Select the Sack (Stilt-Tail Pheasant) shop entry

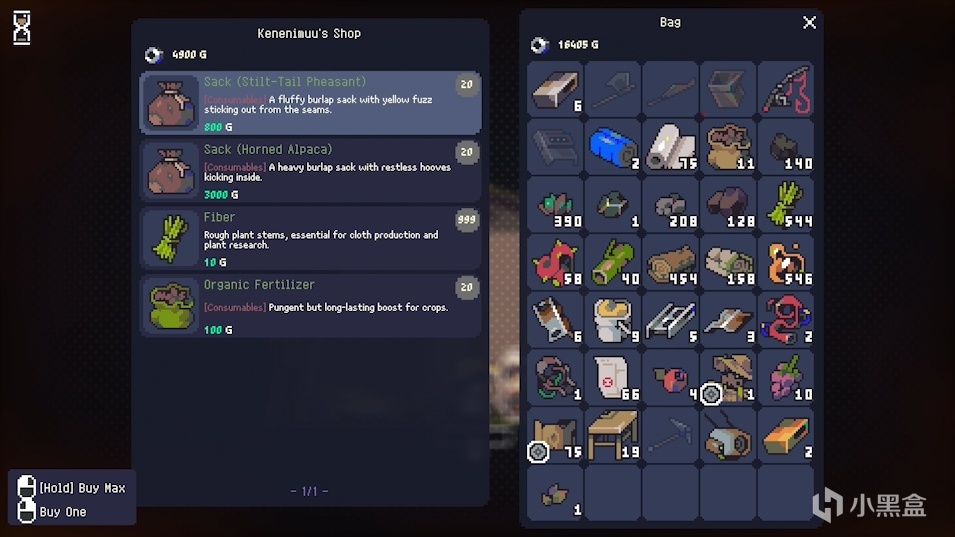[x=310, y=103]
